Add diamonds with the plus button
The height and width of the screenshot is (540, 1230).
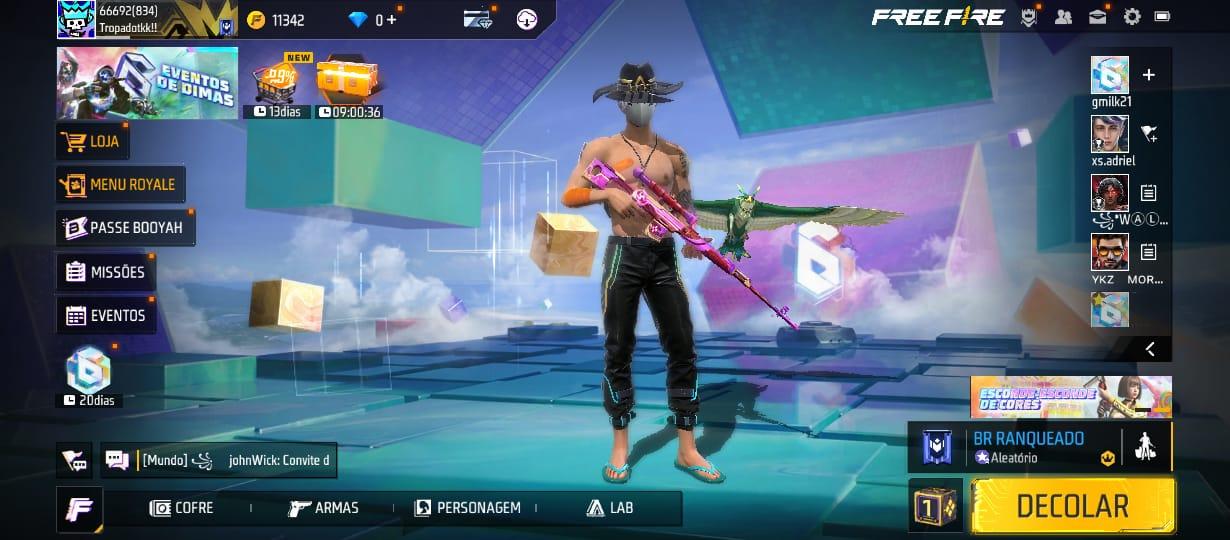(x=391, y=19)
